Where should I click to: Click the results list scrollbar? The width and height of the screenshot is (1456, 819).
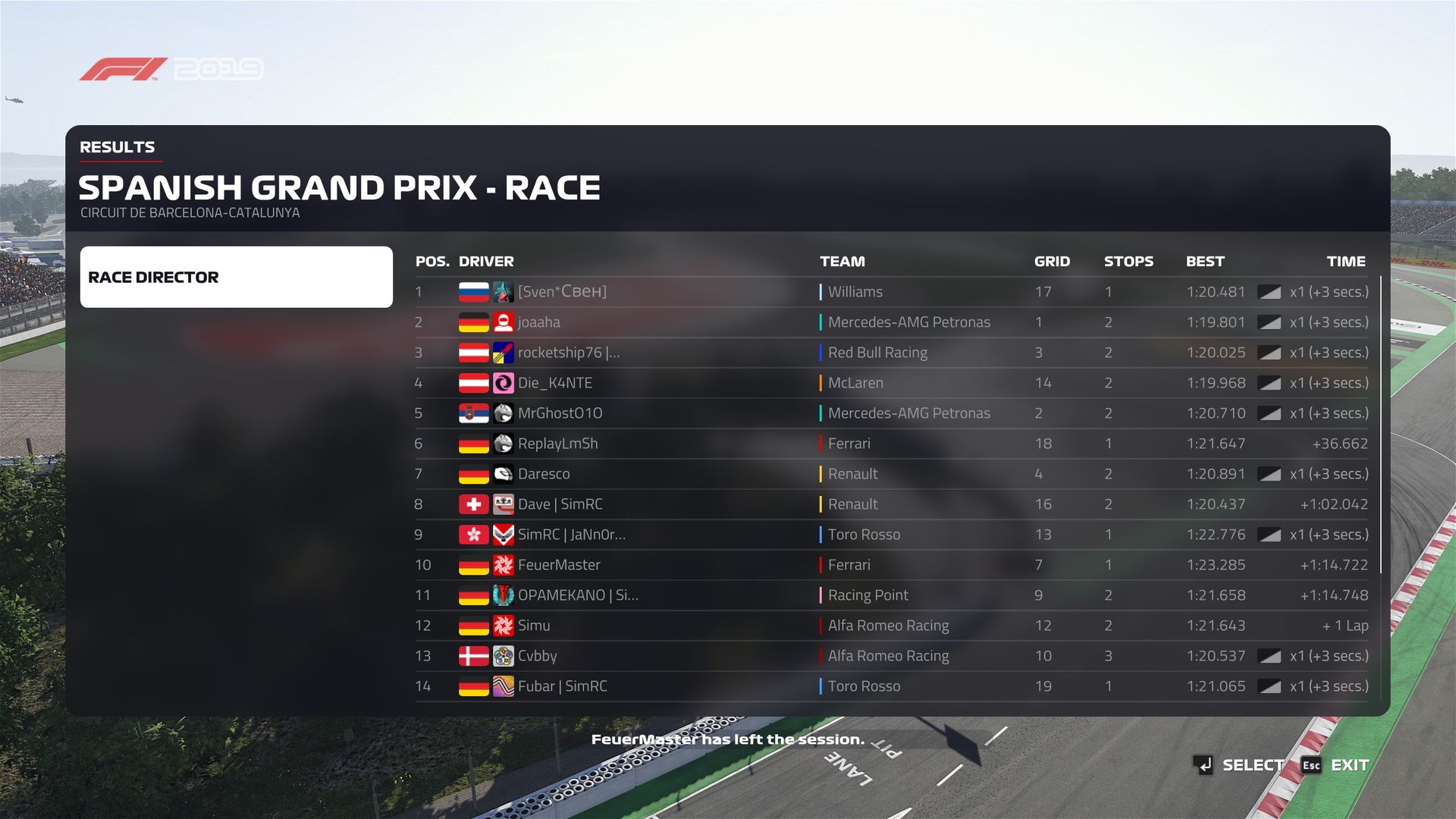[1381, 425]
